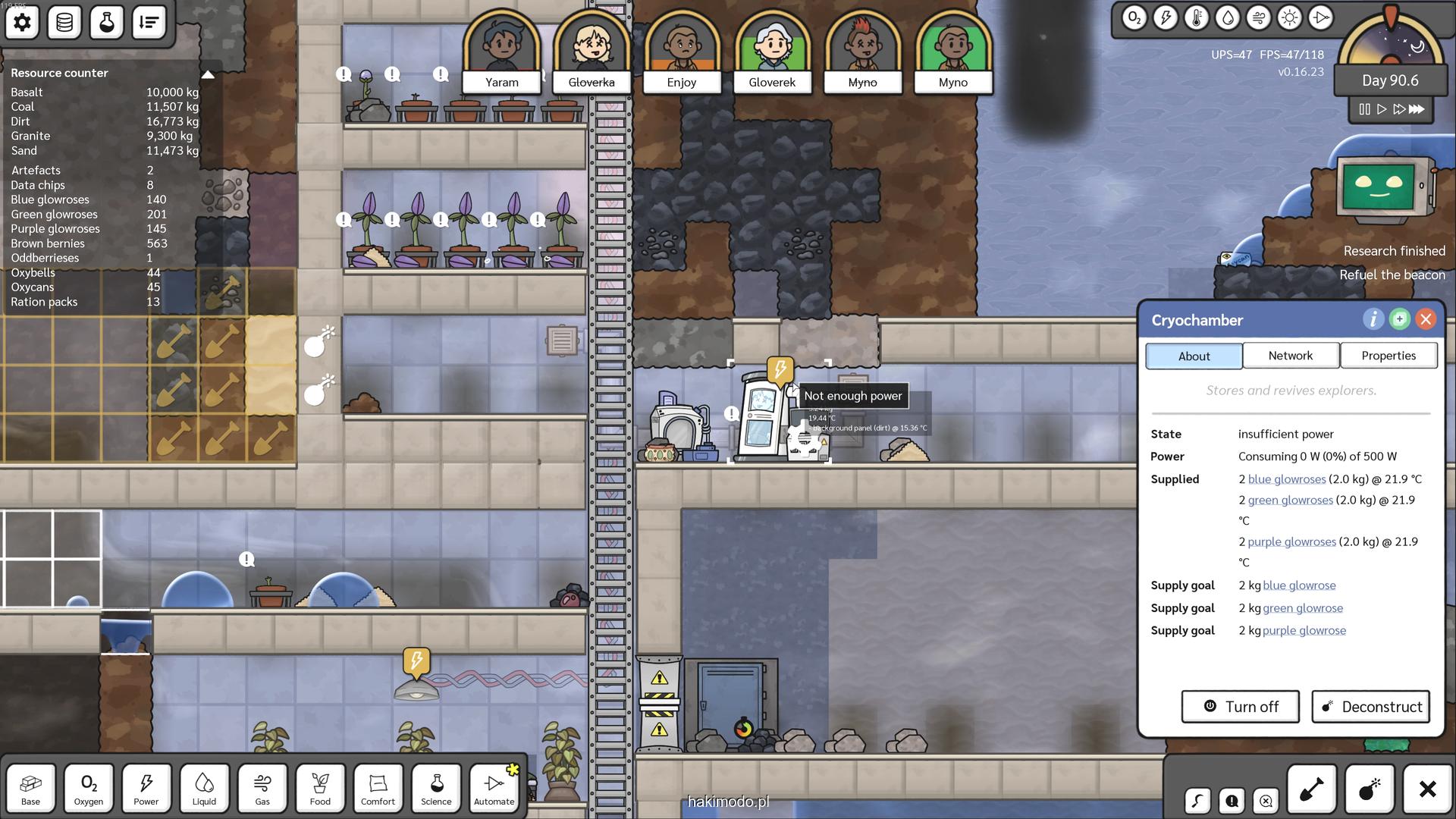The width and height of the screenshot is (1456, 819).
Task: Open the Power build category
Action: tap(146, 789)
